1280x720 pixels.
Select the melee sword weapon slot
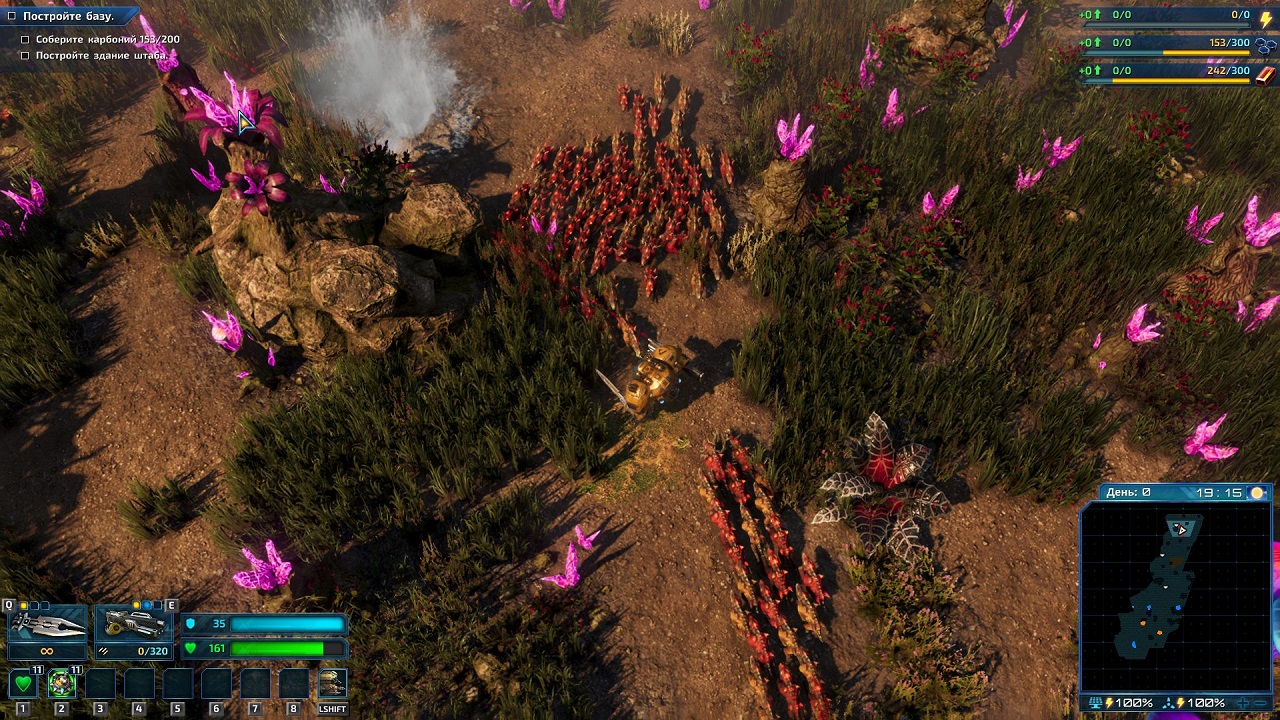pyautogui.click(x=47, y=626)
